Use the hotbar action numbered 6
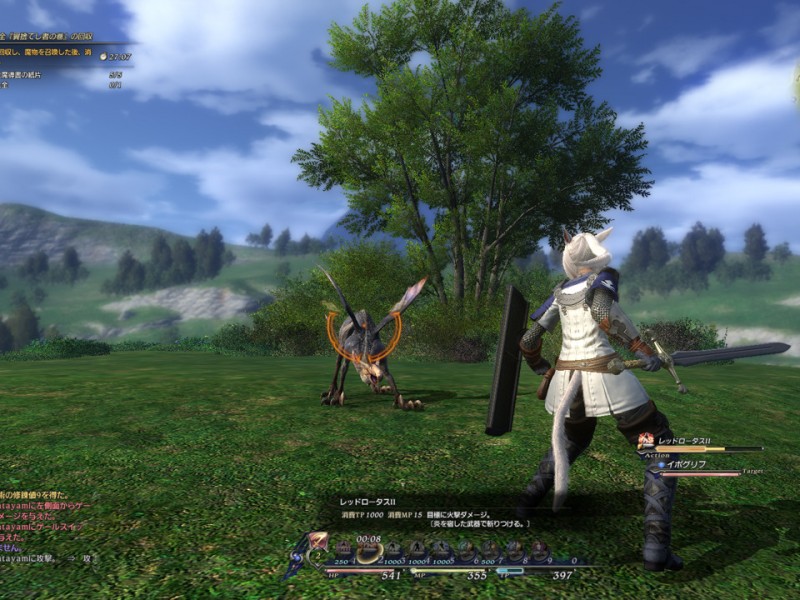The height and width of the screenshot is (600, 800). pyautogui.click(x=466, y=549)
